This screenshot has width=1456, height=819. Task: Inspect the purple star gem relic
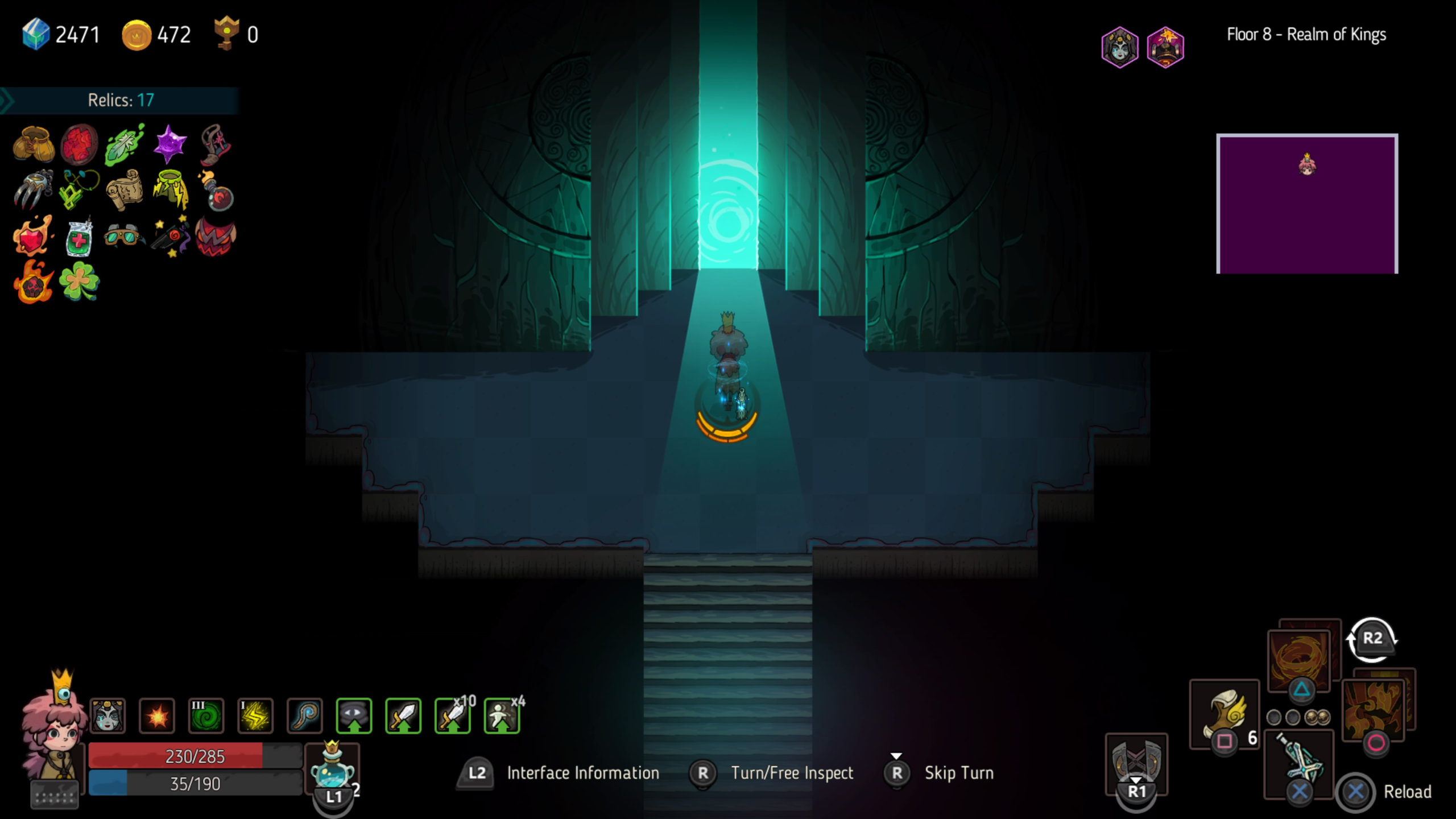click(169, 144)
